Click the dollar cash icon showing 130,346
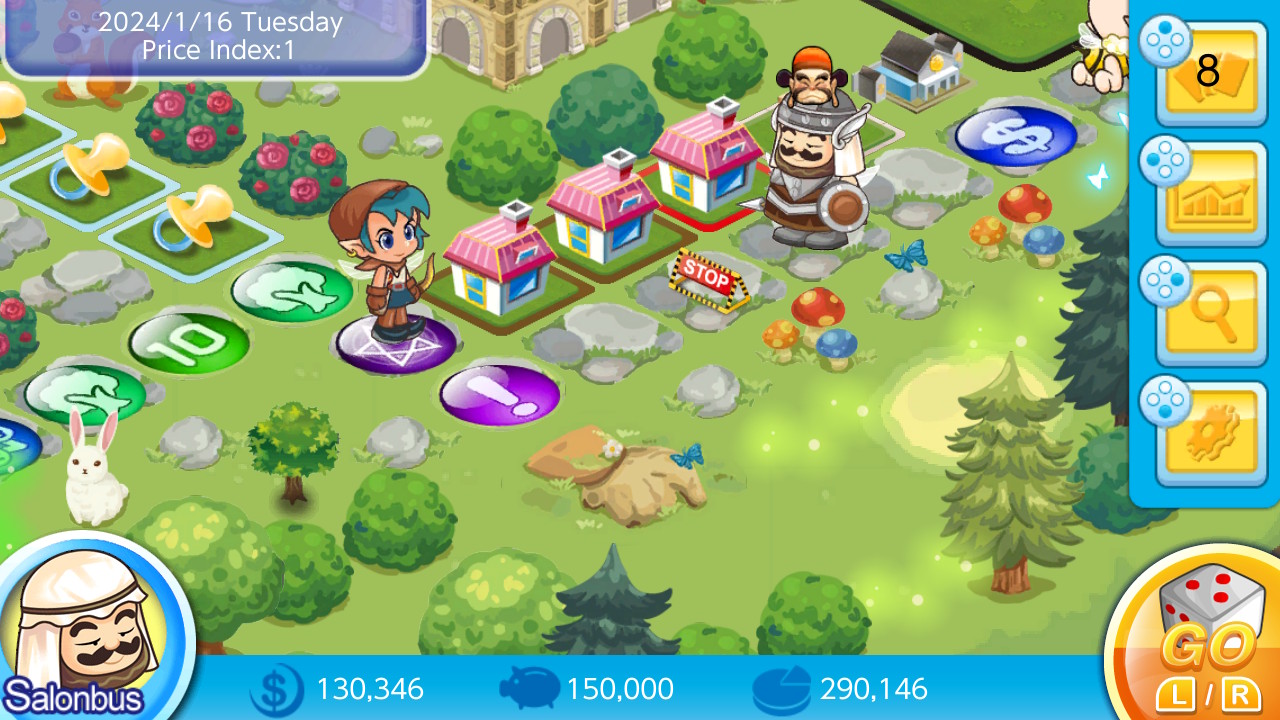This screenshot has height=720, width=1280. 278,690
